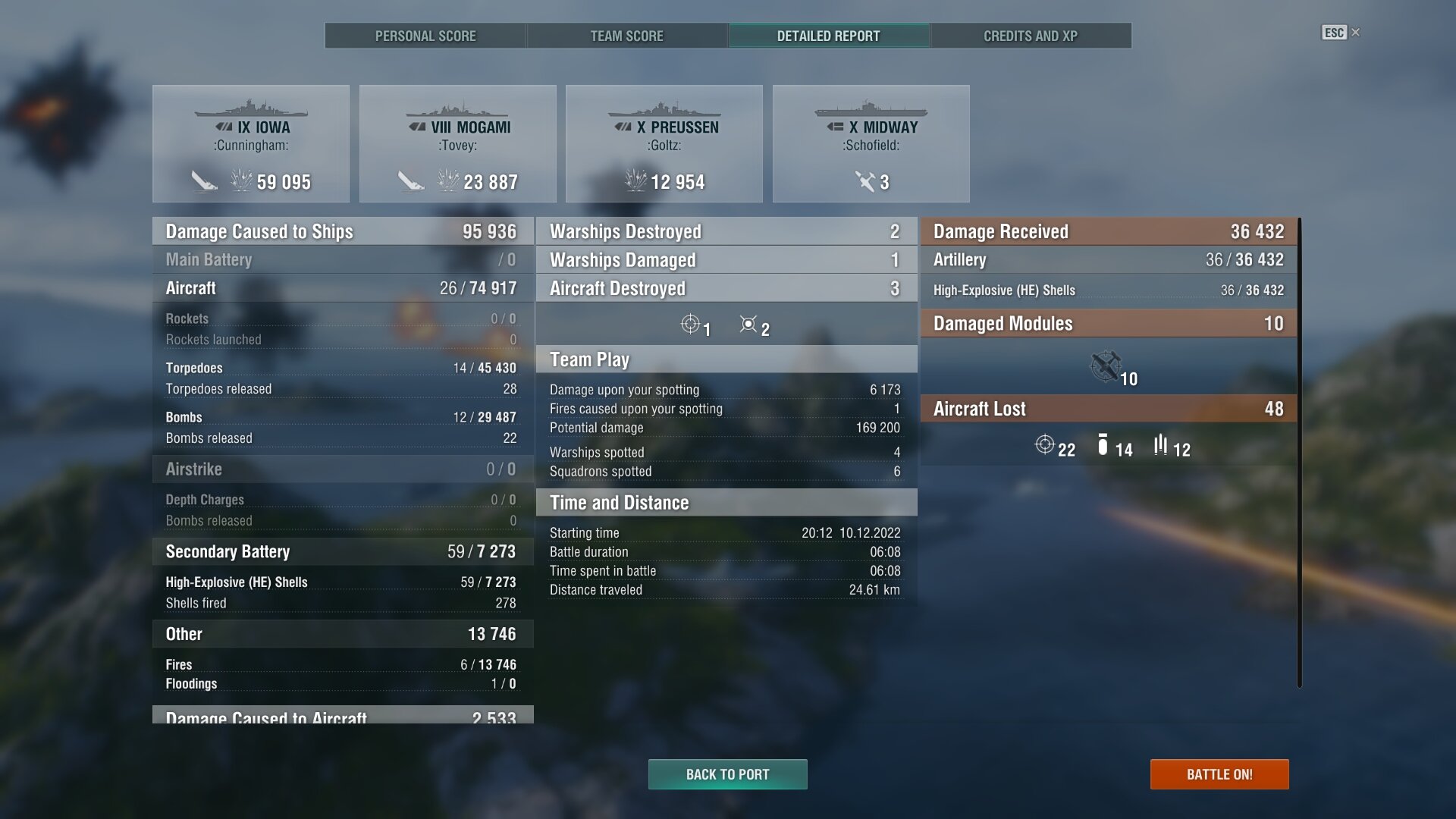Select the Detailed Report tab
Viewport: 1456px width, 819px height.
click(828, 36)
